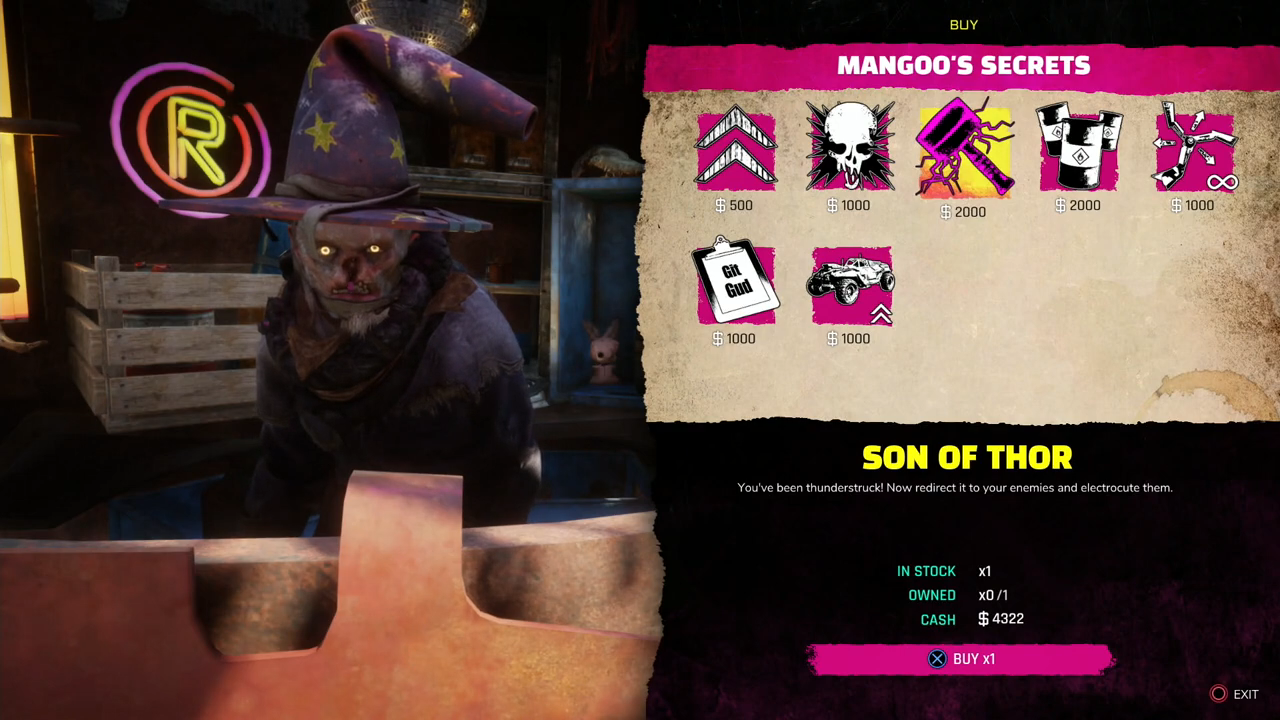Choose the exploding skull item
1280x720 pixels.
tap(850, 148)
